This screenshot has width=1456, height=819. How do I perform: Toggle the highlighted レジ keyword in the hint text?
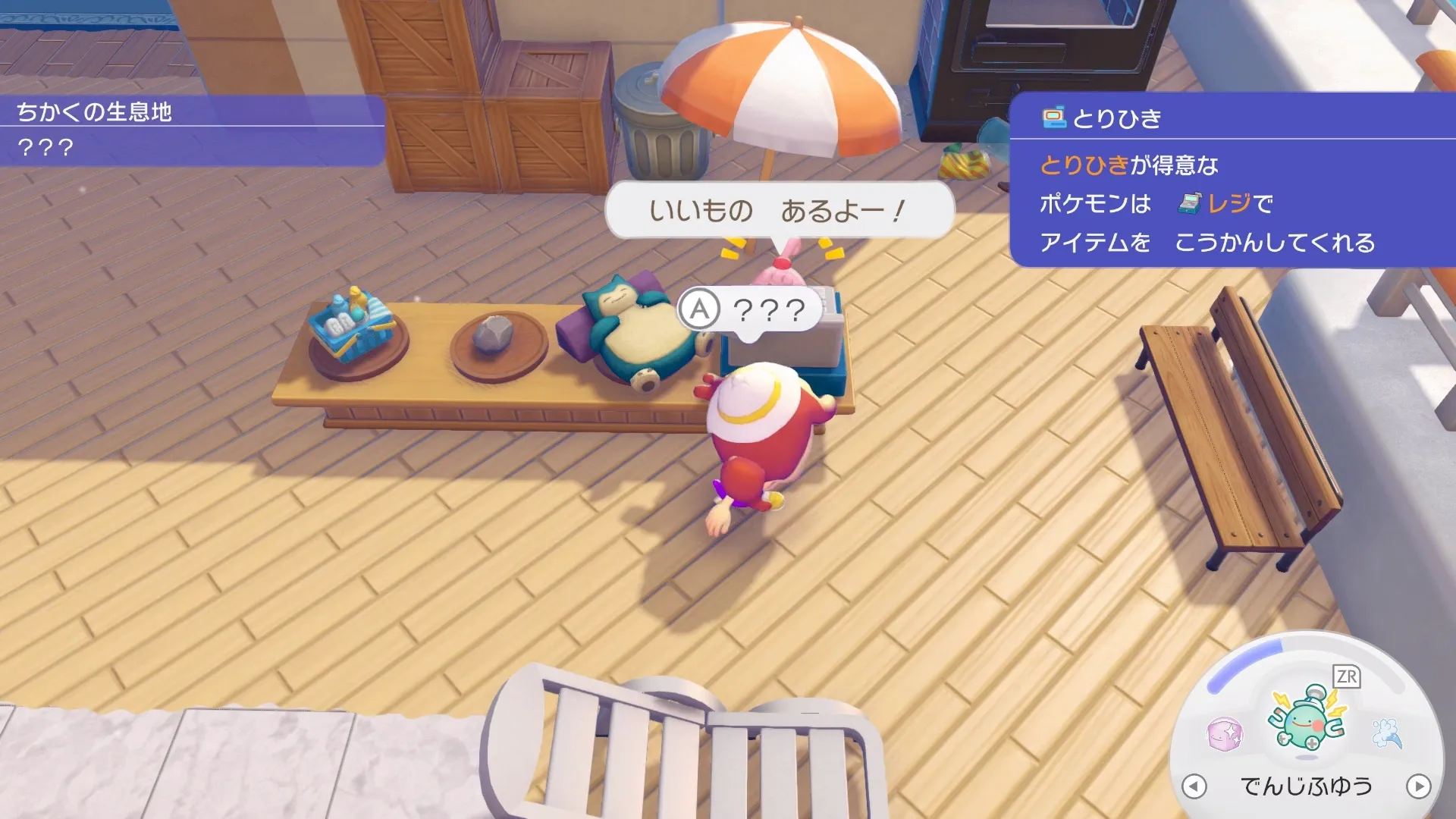point(1230,204)
